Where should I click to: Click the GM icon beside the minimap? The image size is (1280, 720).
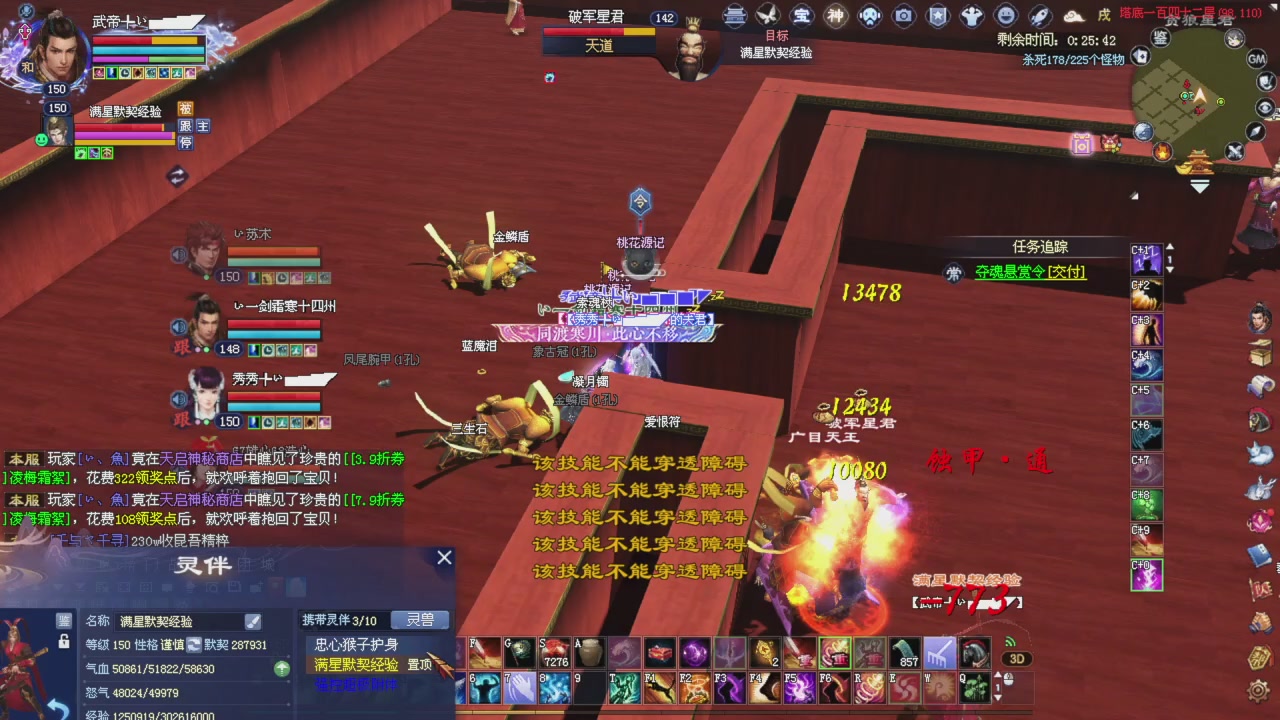(1255, 60)
